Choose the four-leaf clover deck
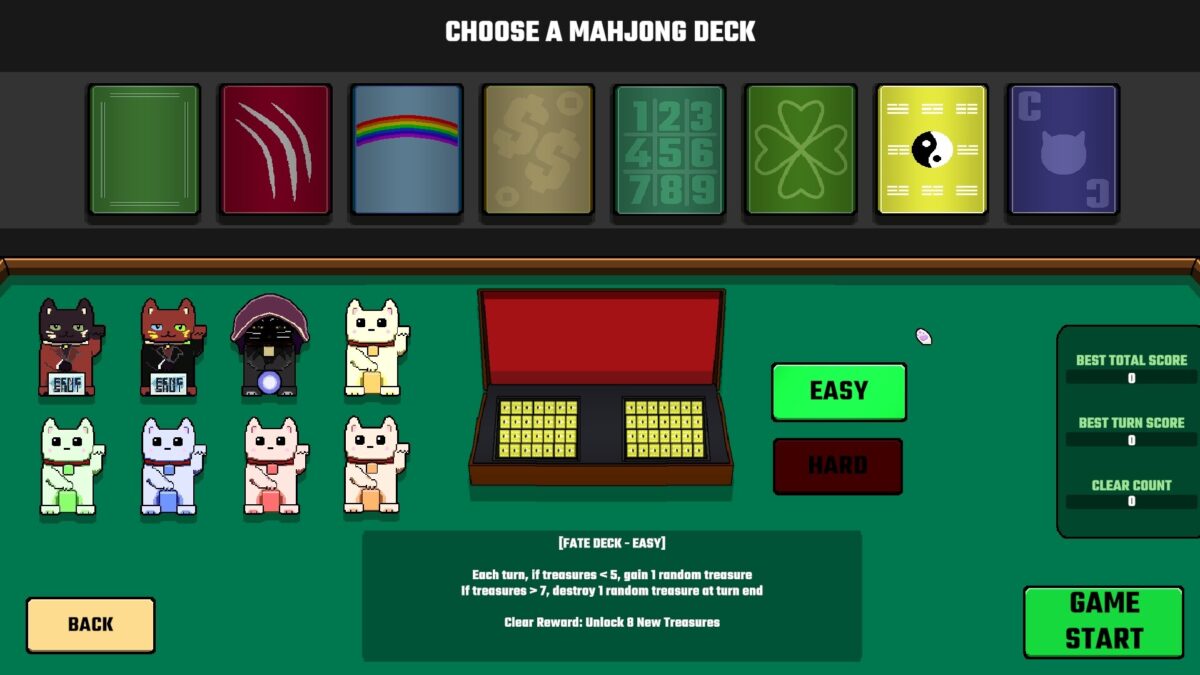 (800, 149)
